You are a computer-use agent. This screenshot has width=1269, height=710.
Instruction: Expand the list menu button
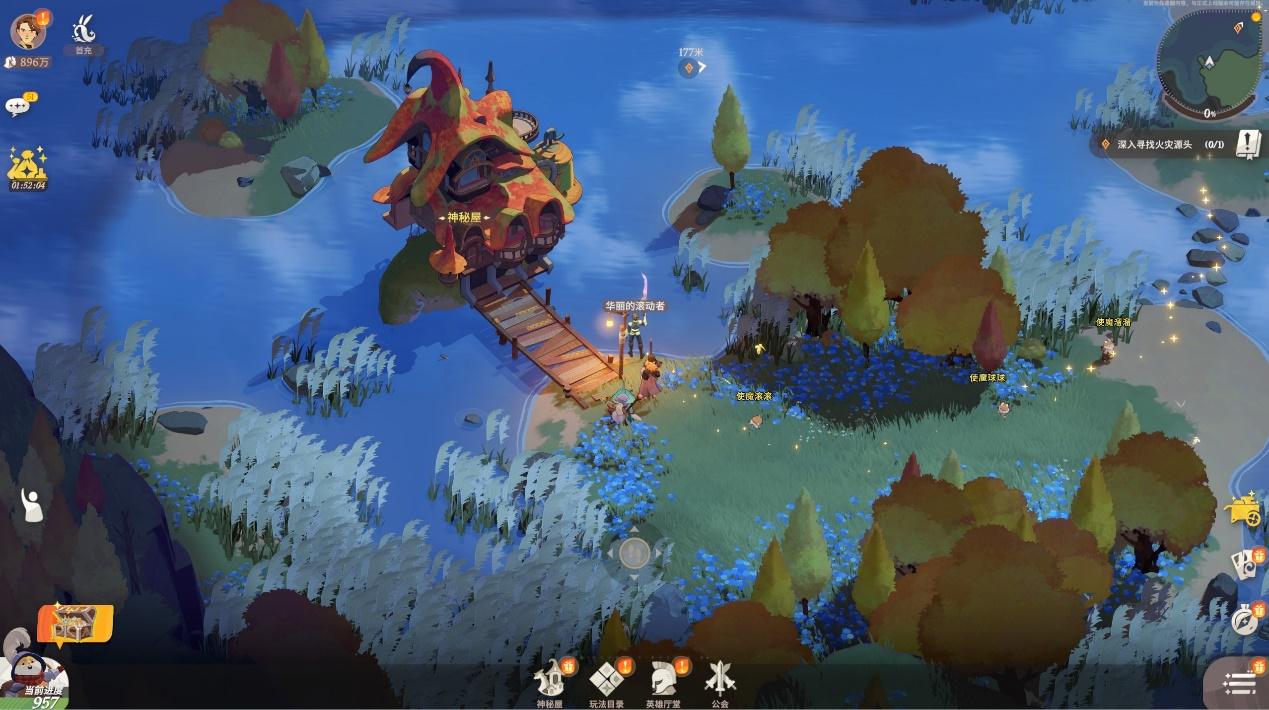coord(1240,684)
